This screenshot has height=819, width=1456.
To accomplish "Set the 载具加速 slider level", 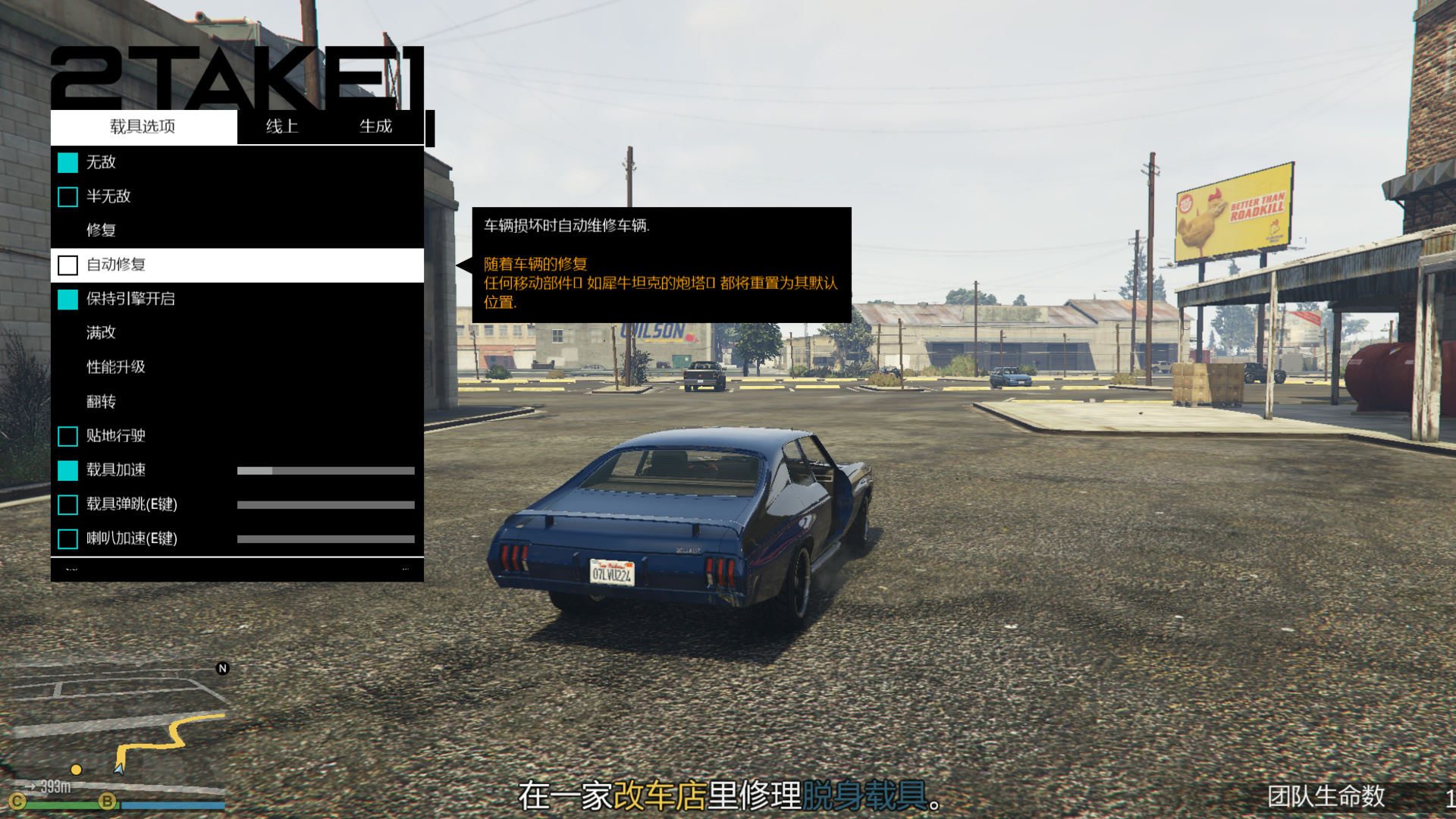I will [325, 471].
